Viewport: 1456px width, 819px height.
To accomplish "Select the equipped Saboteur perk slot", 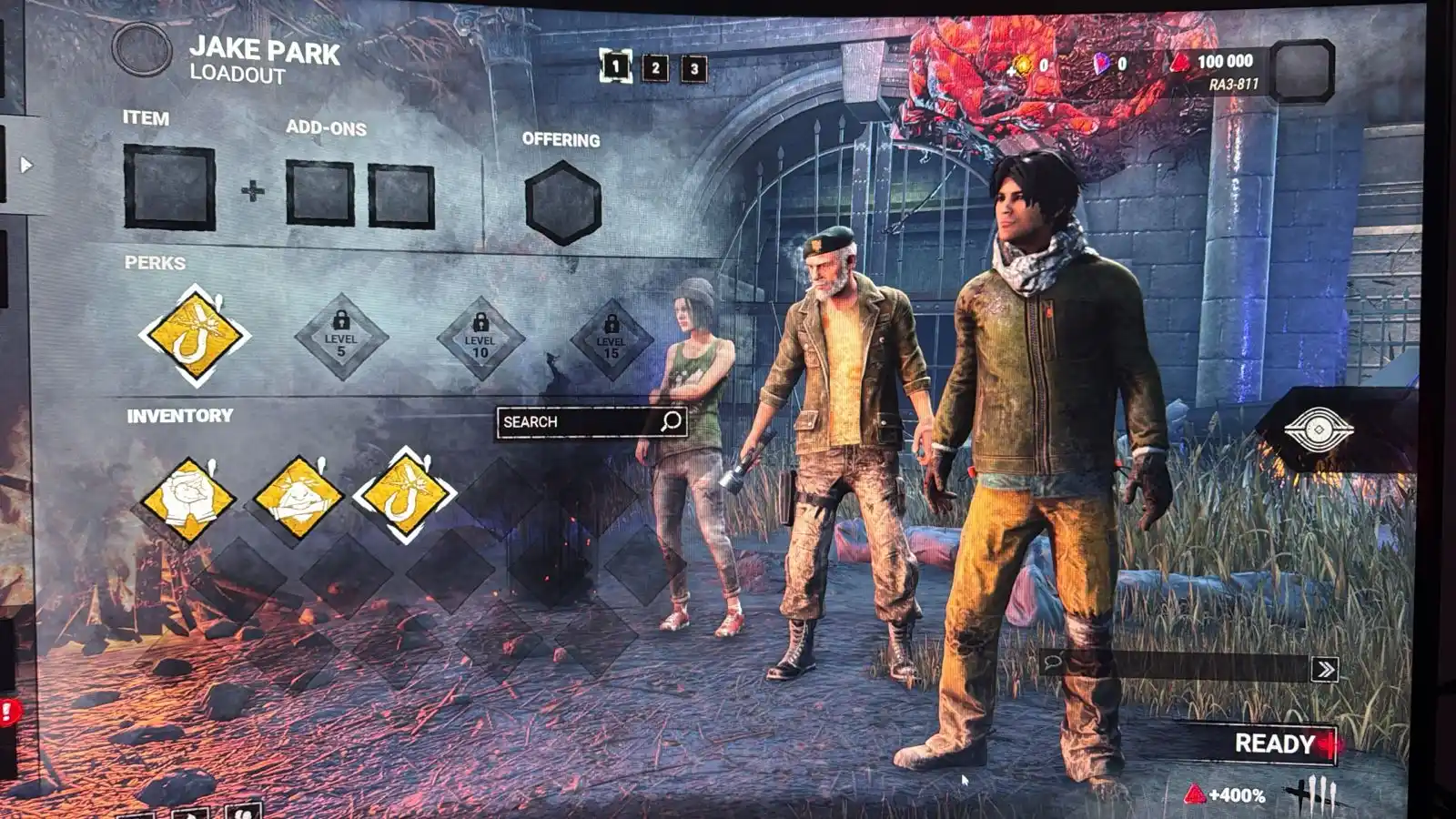I will [x=194, y=336].
